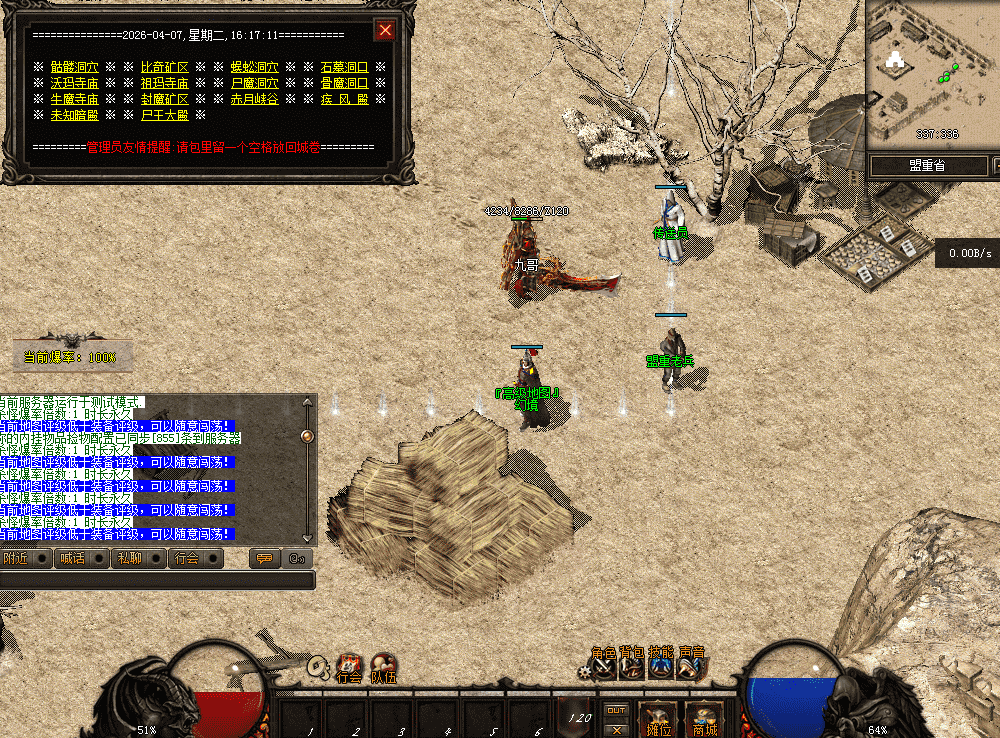Select the 未知暗殿 destination
1000x738 pixels.
(x=74, y=115)
